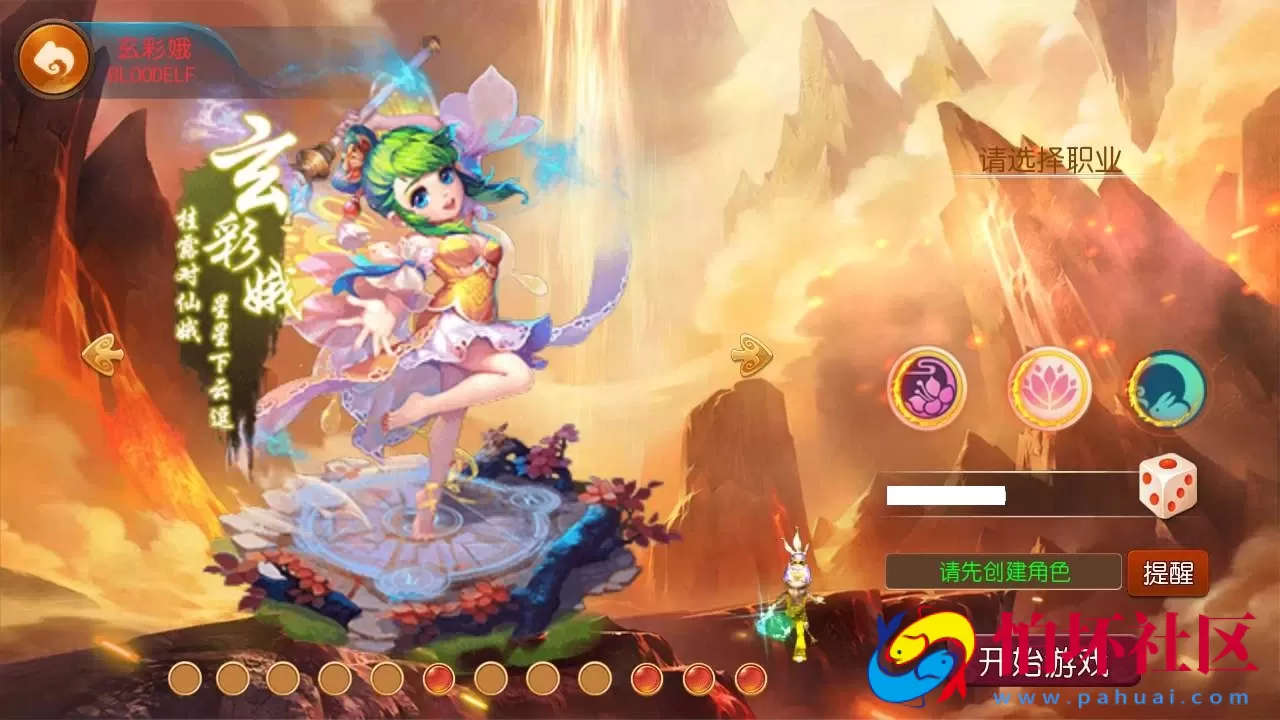This screenshot has height=720, width=1280.
Task: Go back with the round orange arrow button
Action: click(x=53, y=61)
